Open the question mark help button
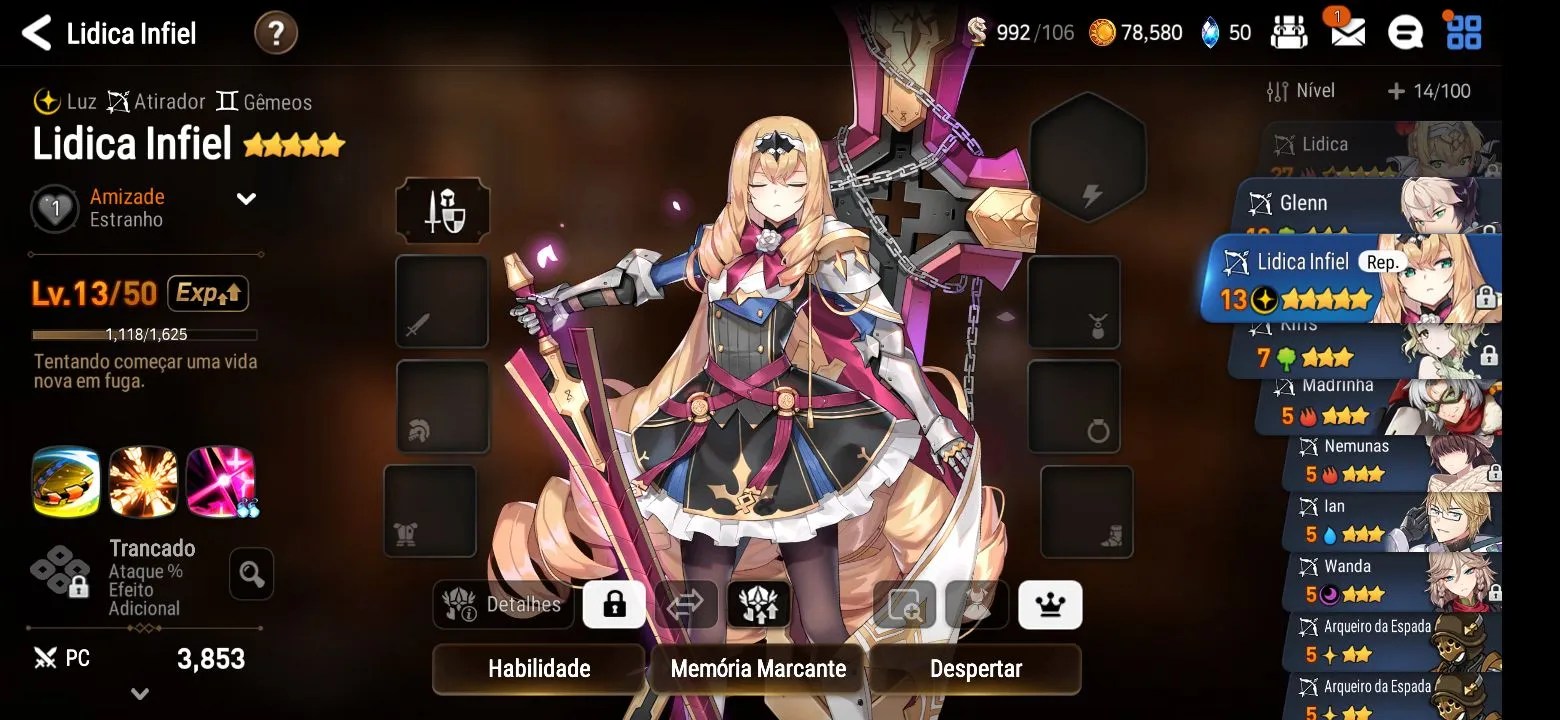 tap(276, 34)
